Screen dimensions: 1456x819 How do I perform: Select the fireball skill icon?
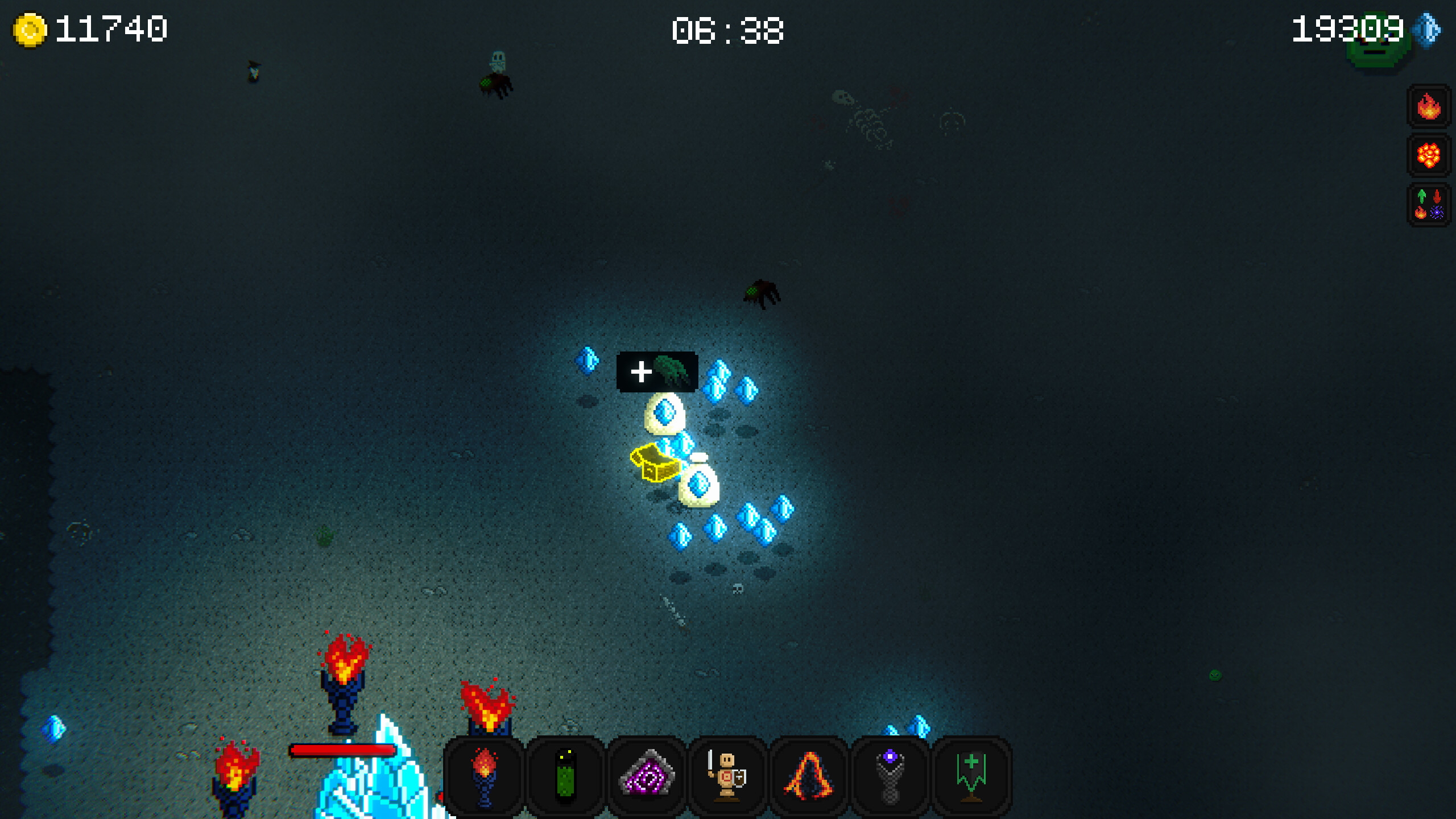click(x=1429, y=106)
